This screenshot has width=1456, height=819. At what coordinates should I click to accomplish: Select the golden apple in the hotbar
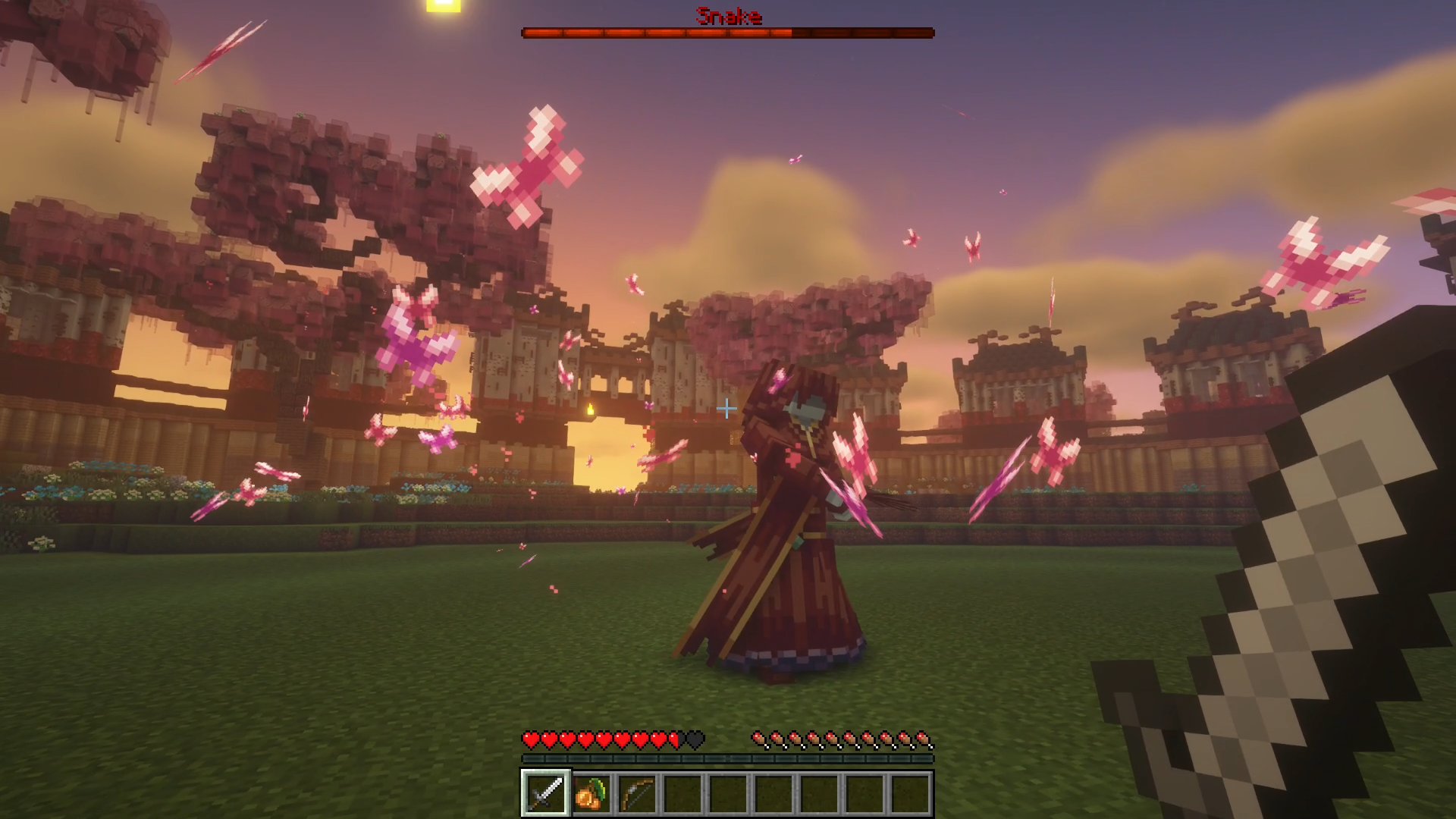[591, 797]
